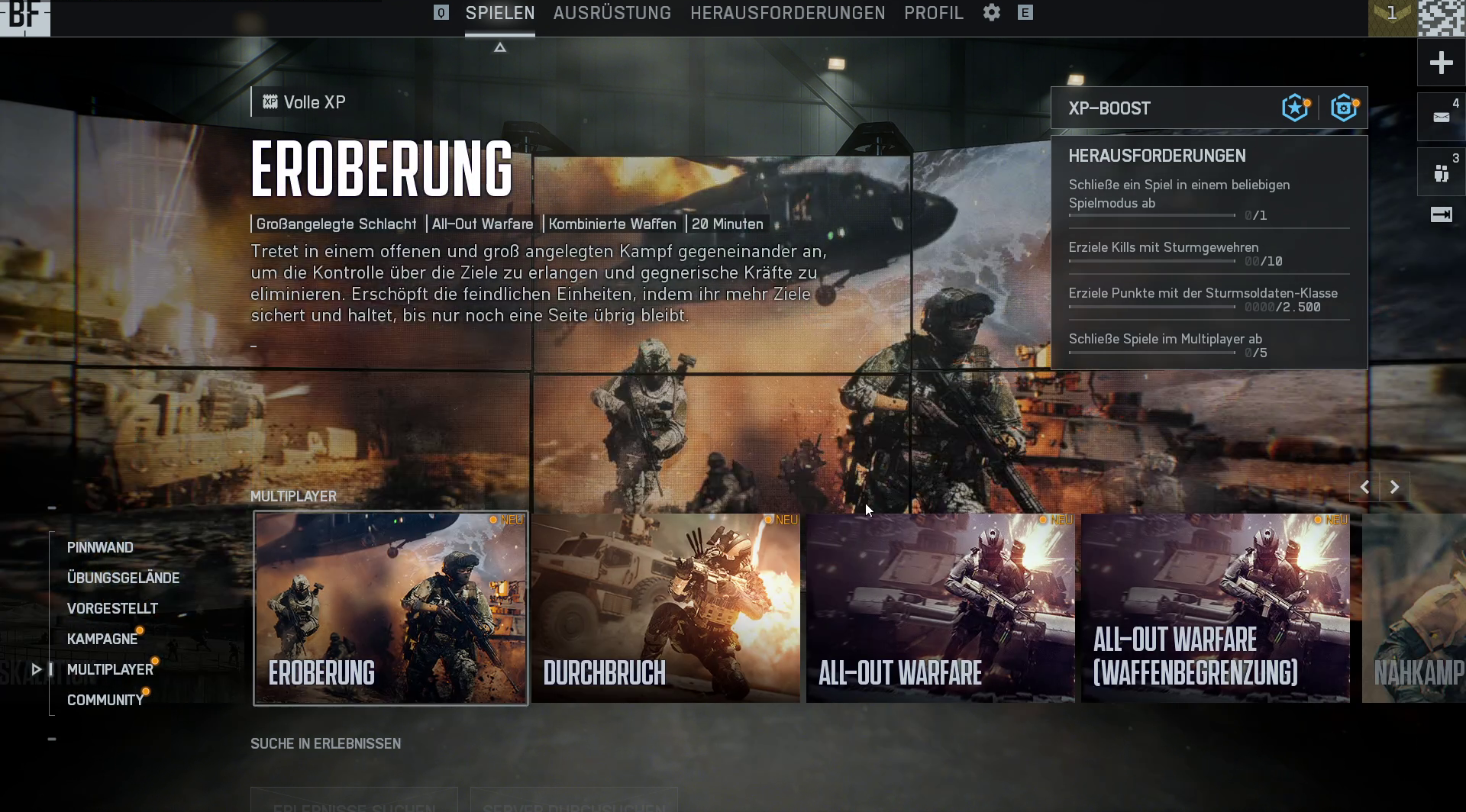
Task: Open the Herausforderungen tab
Action: click(x=787, y=13)
